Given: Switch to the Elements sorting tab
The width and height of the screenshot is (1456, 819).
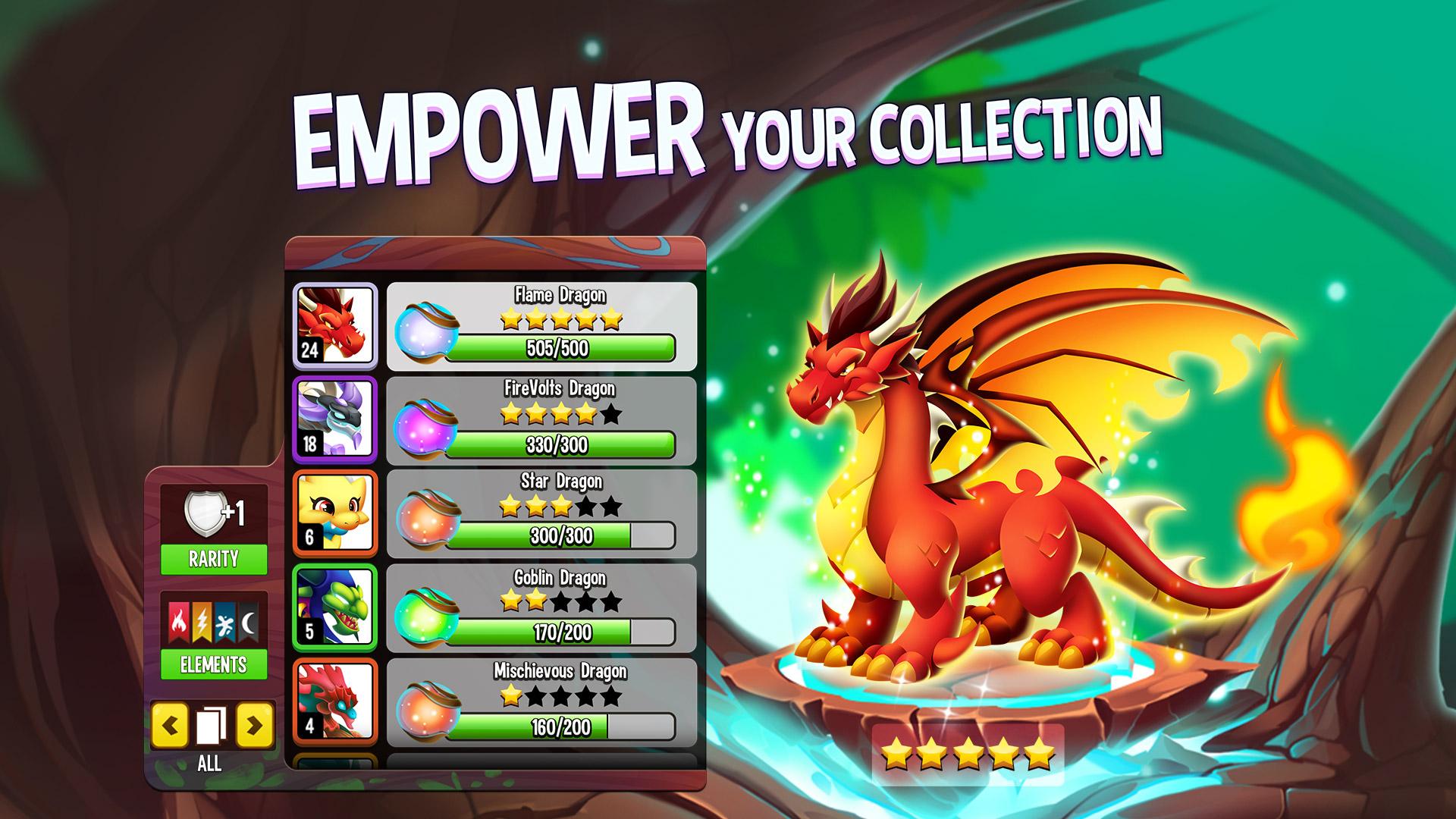Looking at the screenshot, I should click(x=215, y=664).
